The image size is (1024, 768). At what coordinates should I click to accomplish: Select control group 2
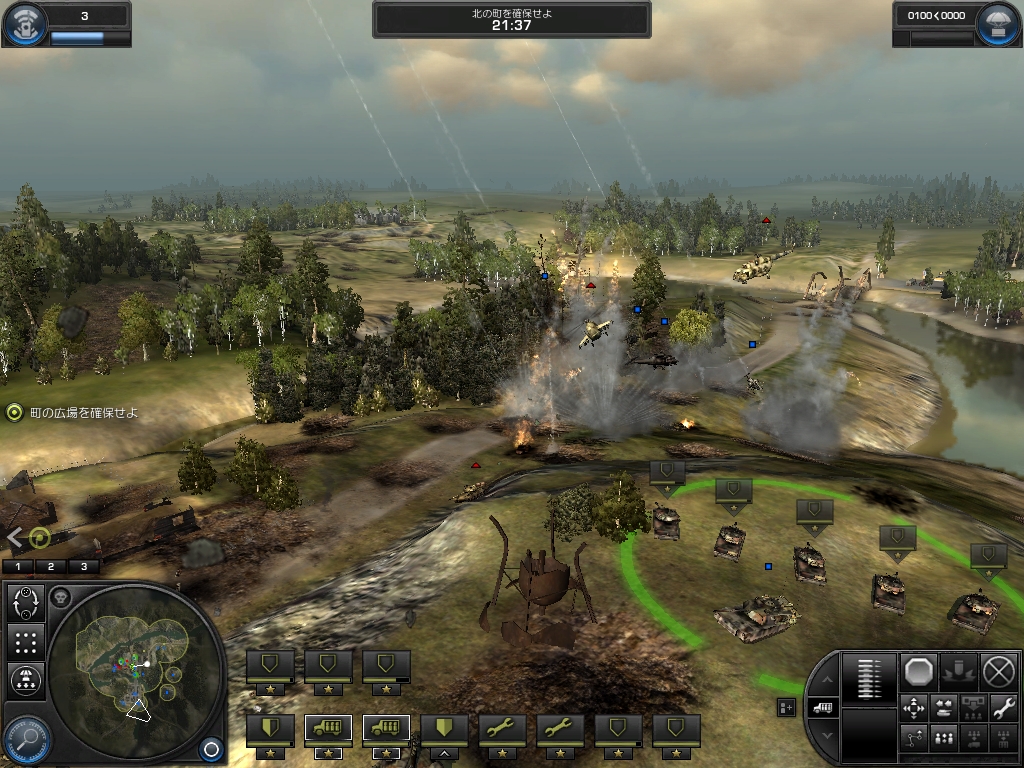click(51, 566)
